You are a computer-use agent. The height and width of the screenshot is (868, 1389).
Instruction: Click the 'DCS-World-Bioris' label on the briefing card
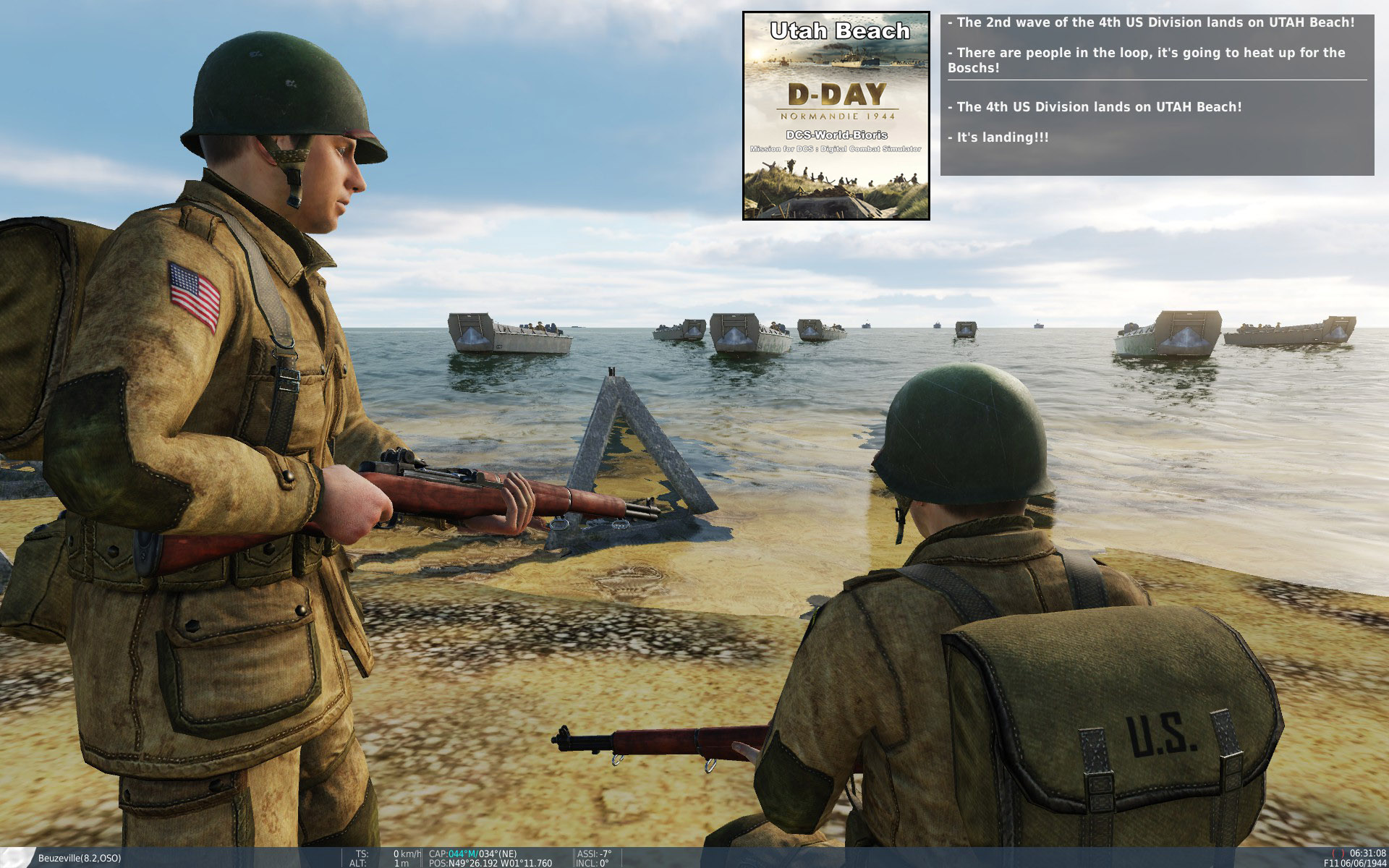pyautogui.click(x=836, y=135)
